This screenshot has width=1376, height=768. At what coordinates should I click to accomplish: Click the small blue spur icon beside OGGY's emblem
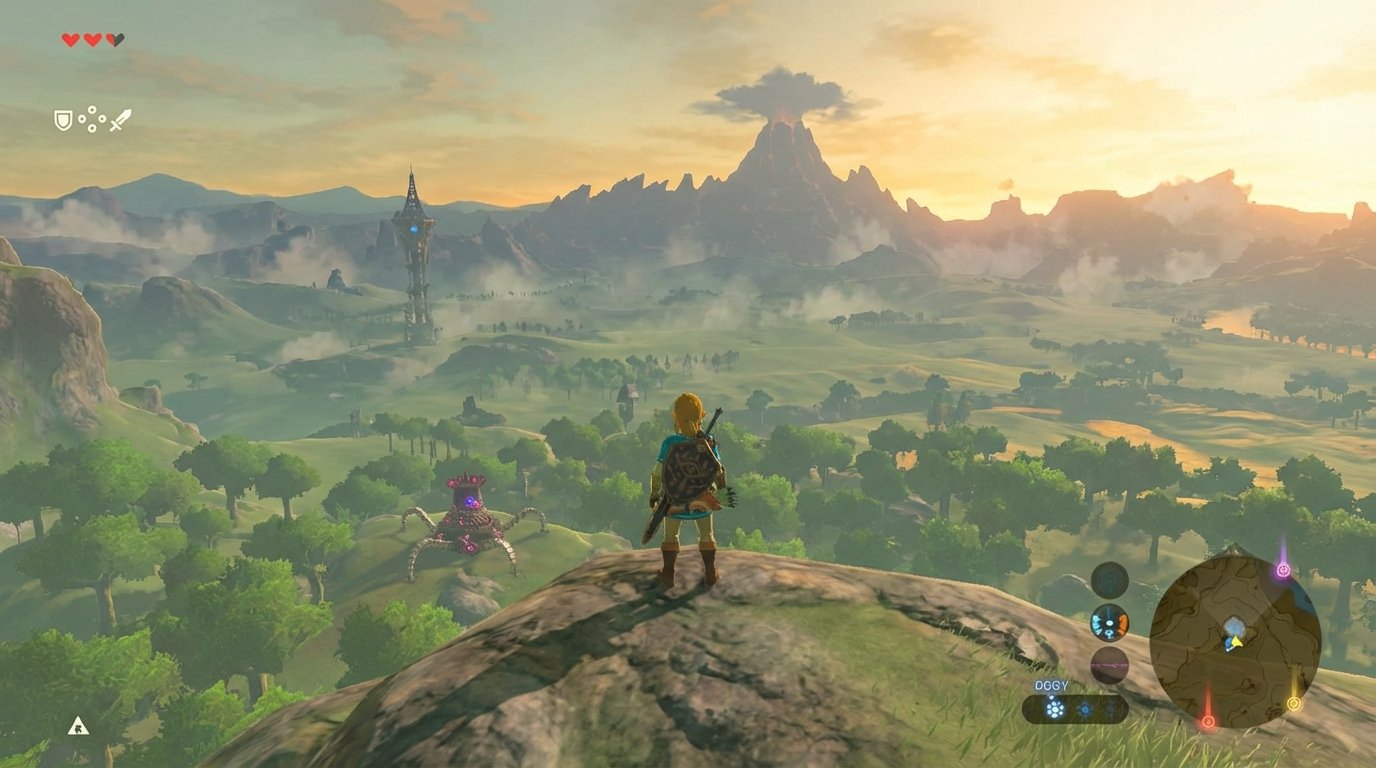(1085, 709)
